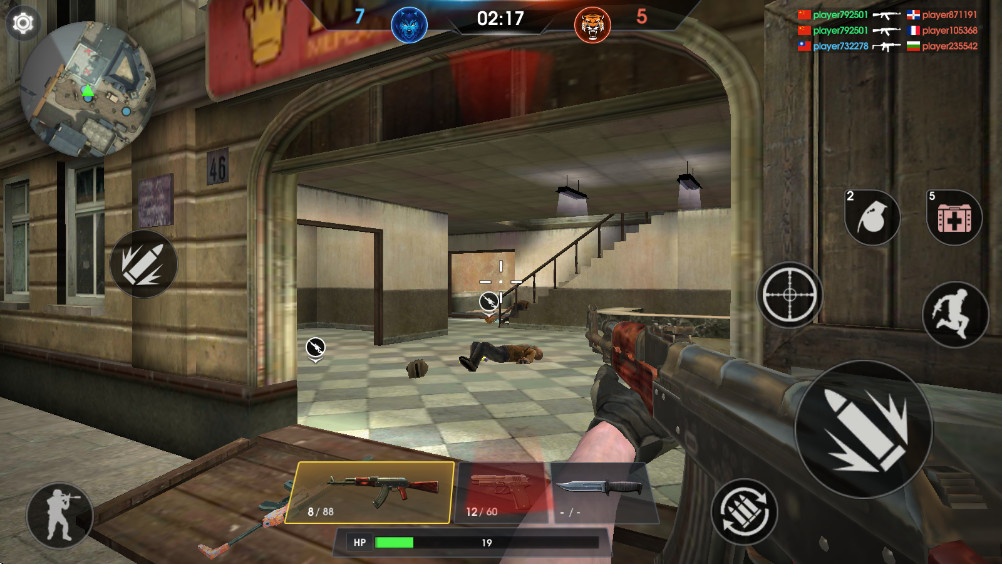Viewport: 1002px width, 564px height.
Task: Throw a grenade
Action: click(872, 217)
